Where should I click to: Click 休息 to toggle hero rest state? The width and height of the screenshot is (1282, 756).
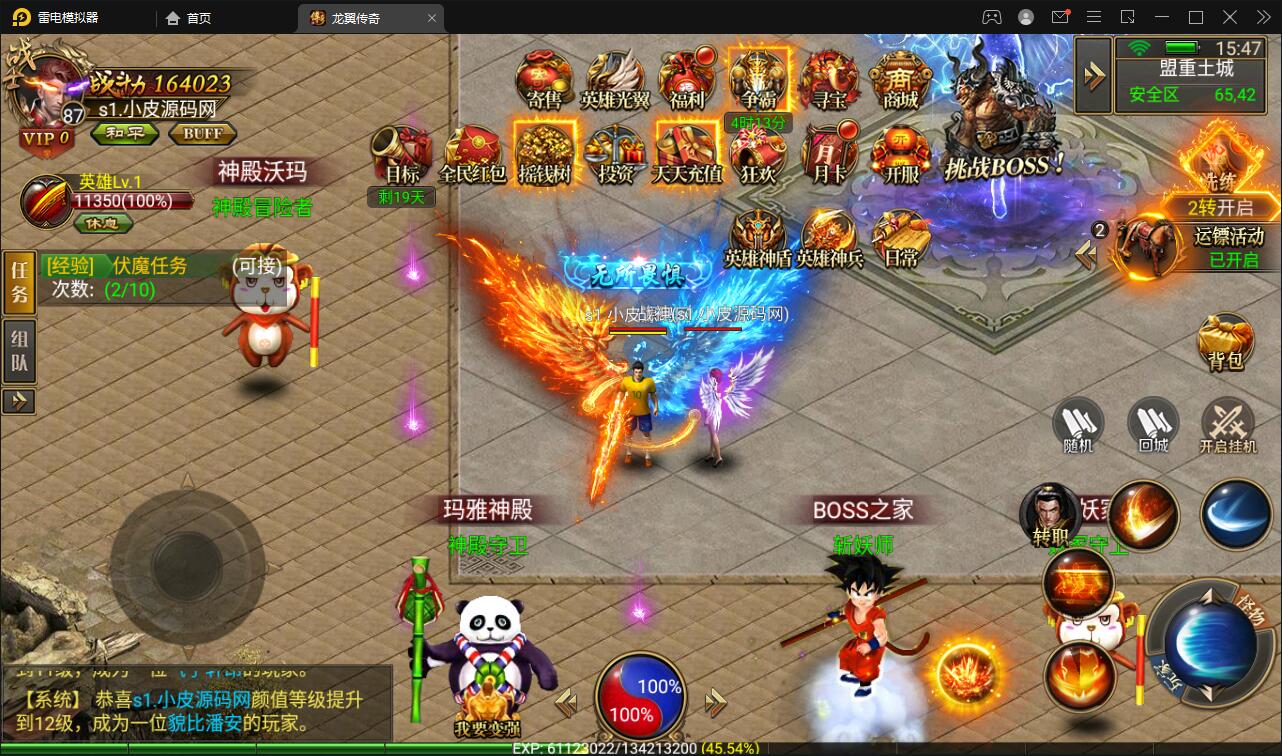pos(103,224)
